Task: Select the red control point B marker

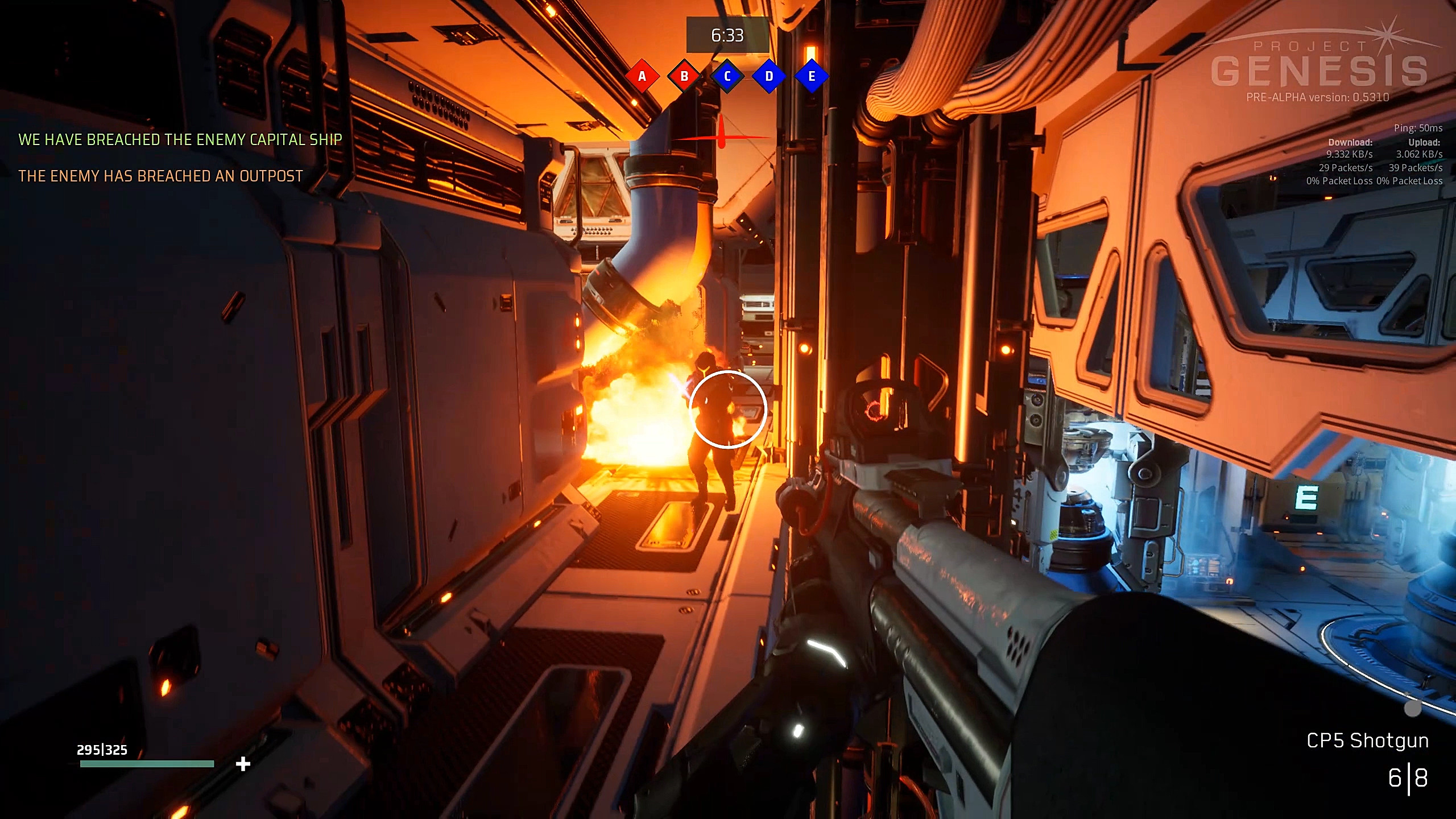Action: (x=684, y=76)
